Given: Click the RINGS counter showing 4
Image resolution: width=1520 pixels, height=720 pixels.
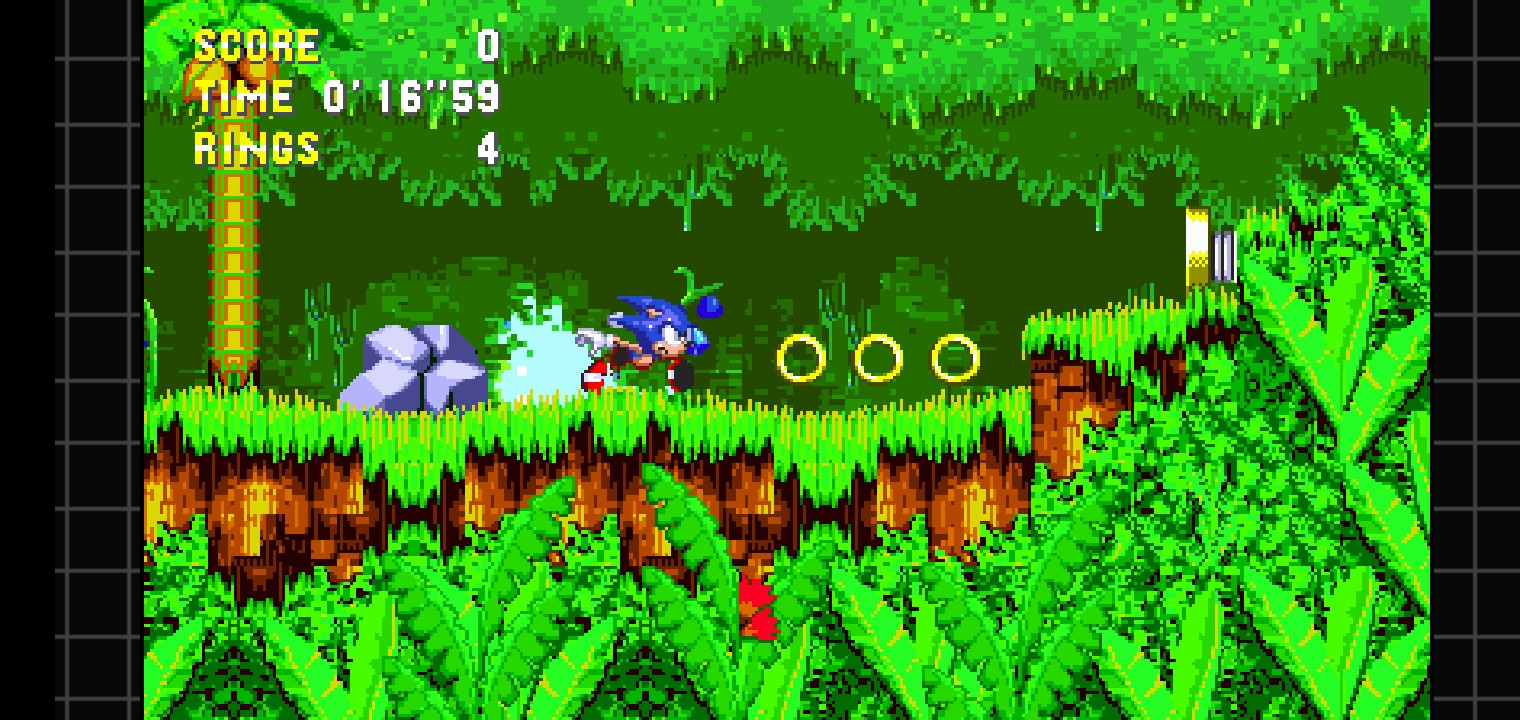Looking at the screenshot, I should tap(490, 147).
